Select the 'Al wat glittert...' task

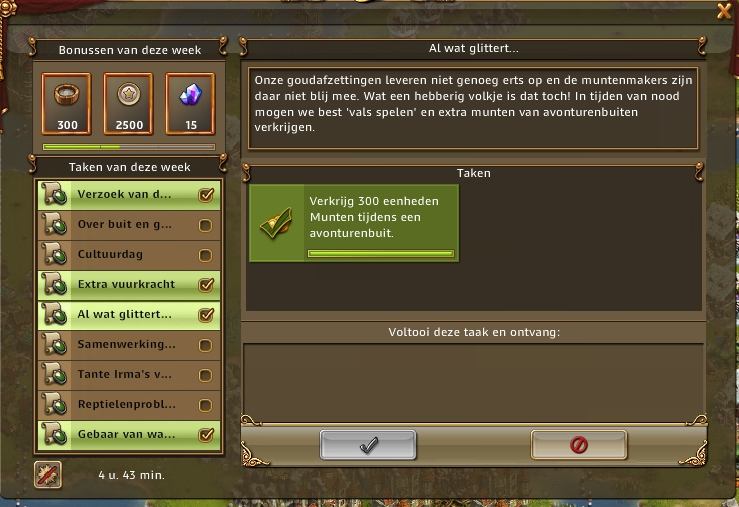(x=128, y=315)
